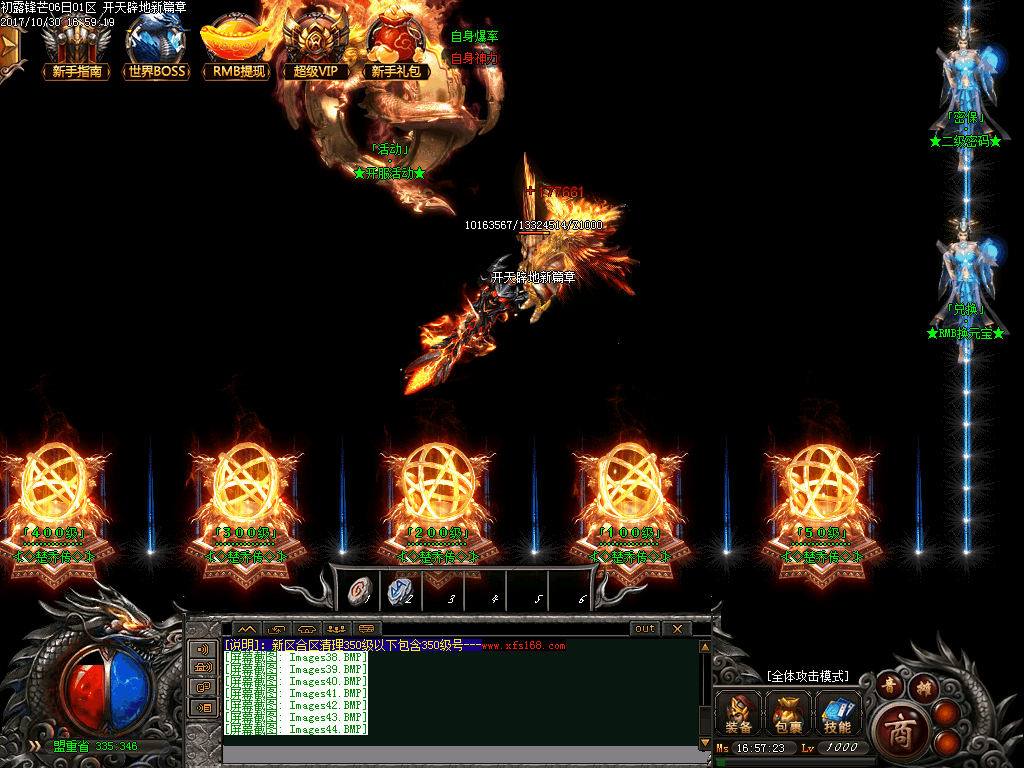Open the 新手指南 beginner guide
This screenshot has width=1024, height=768.
pyautogui.click(x=77, y=48)
